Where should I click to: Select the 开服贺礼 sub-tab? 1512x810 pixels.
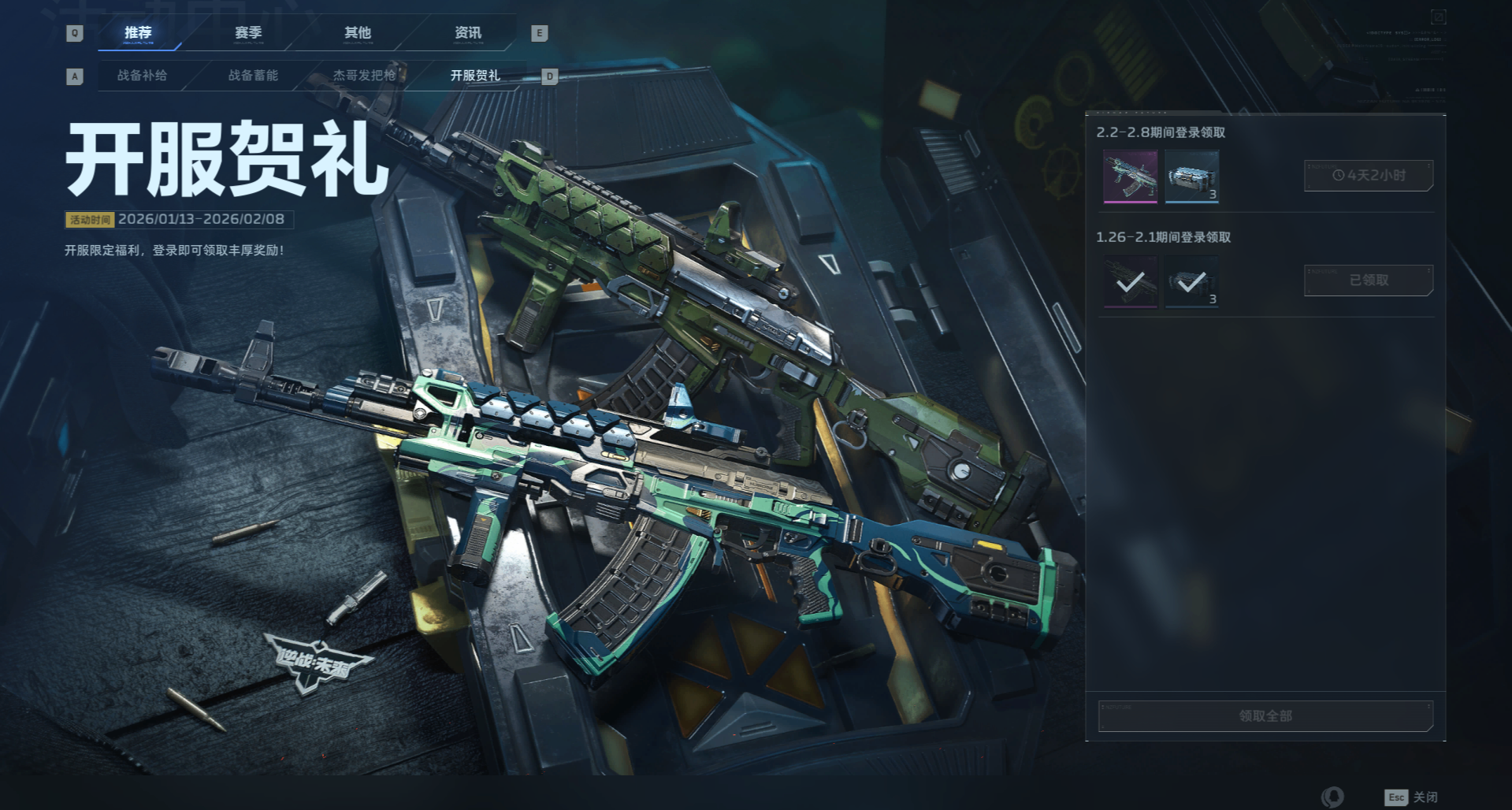[475, 76]
